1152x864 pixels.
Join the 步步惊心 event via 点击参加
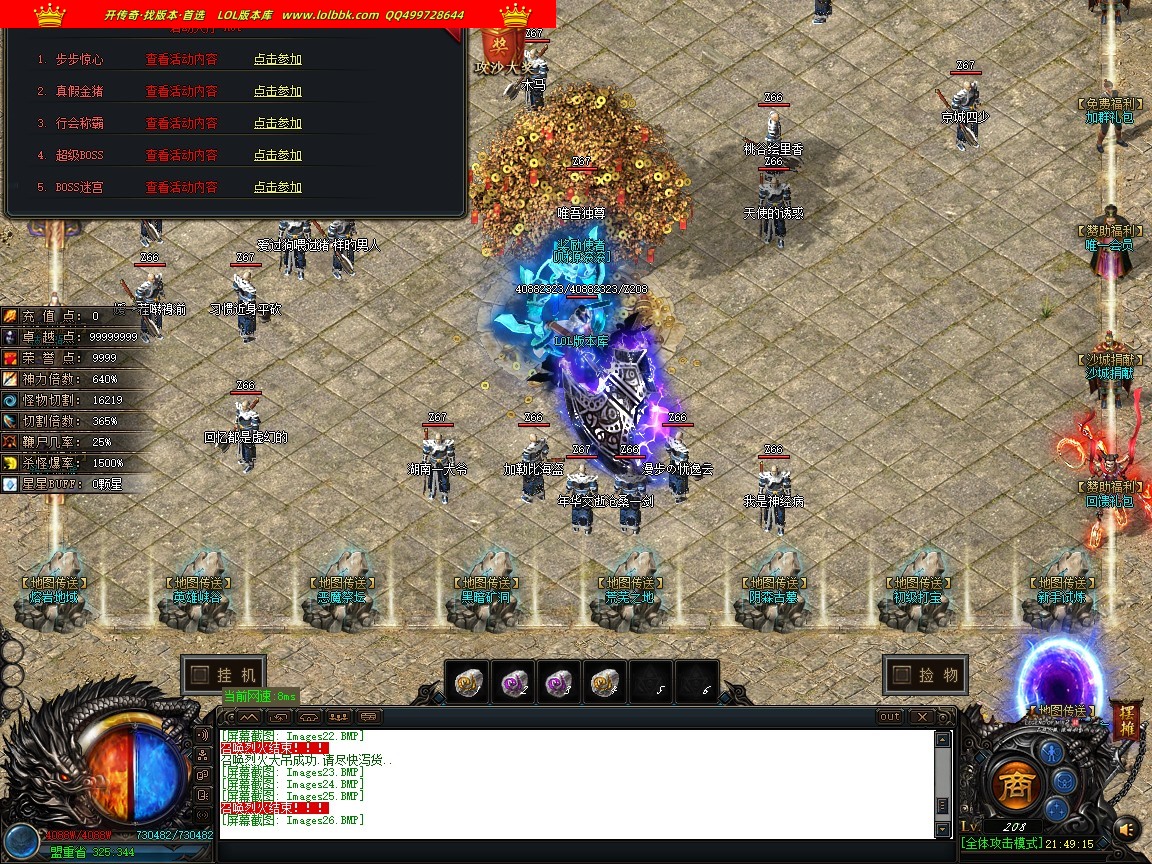pyautogui.click(x=277, y=59)
